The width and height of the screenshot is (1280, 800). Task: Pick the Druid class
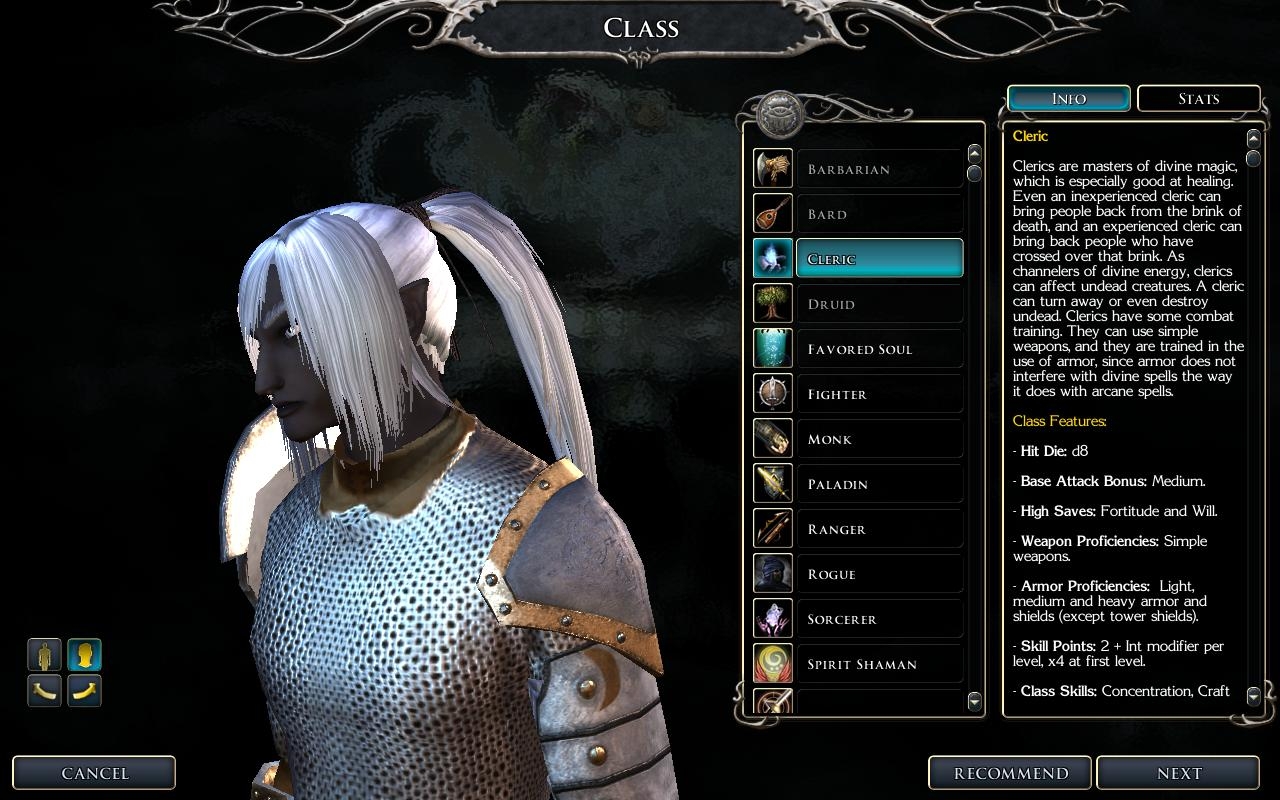(x=879, y=304)
